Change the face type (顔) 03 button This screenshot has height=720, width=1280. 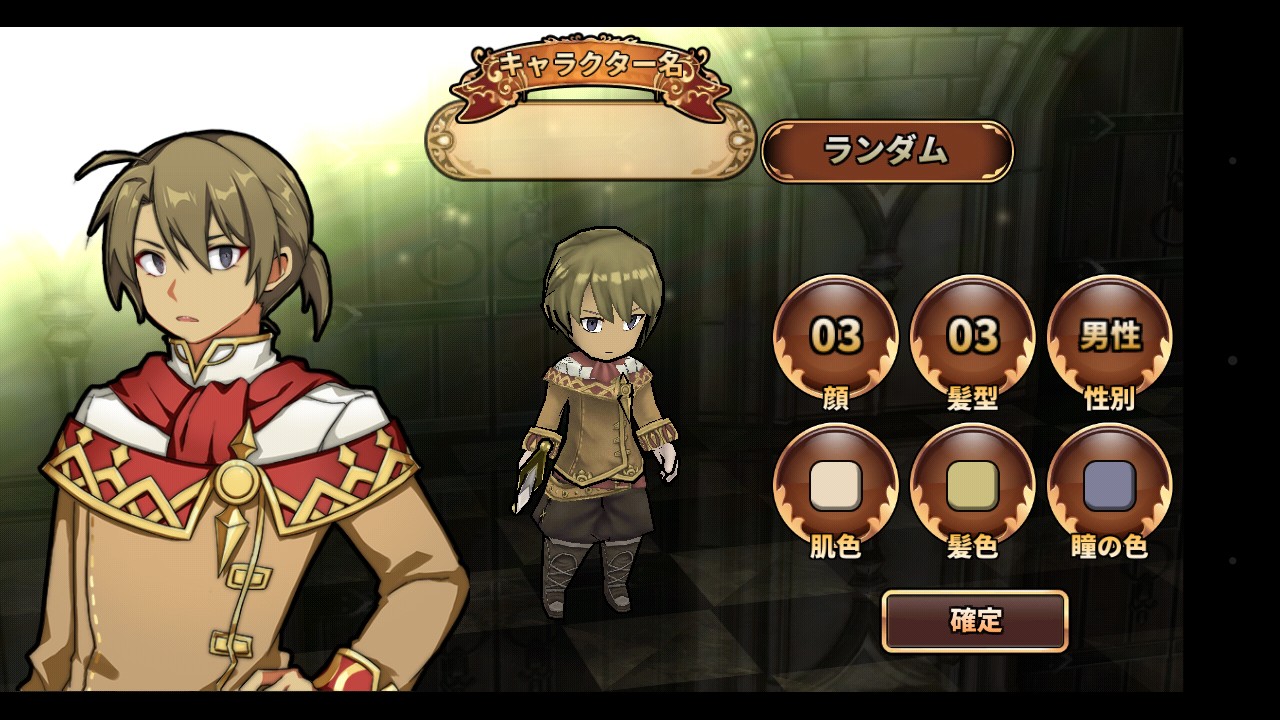click(835, 336)
